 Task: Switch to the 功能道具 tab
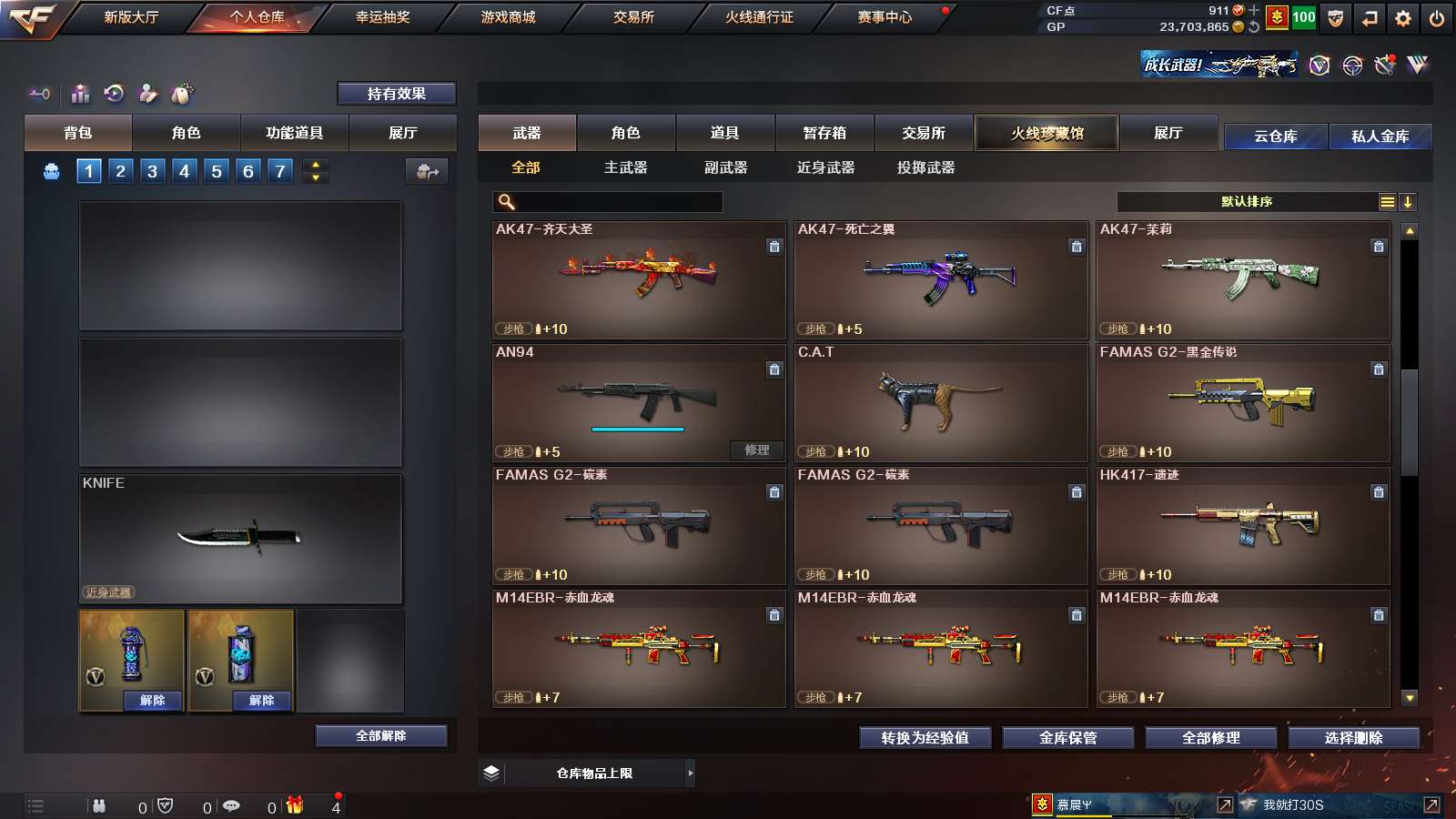[x=294, y=133]
